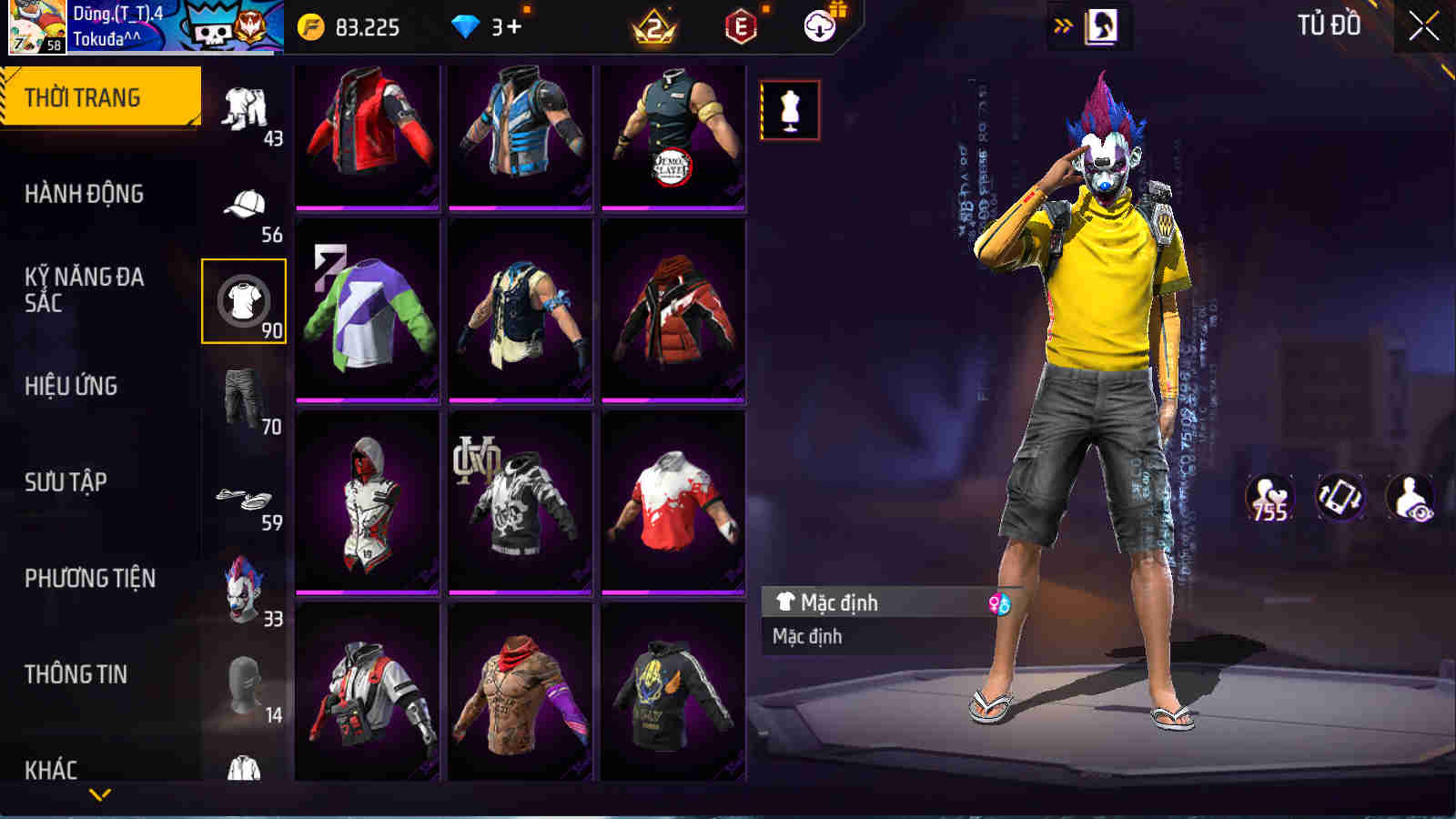
Task: Open the accessories category showing 59 items
Action: (243, 496)
